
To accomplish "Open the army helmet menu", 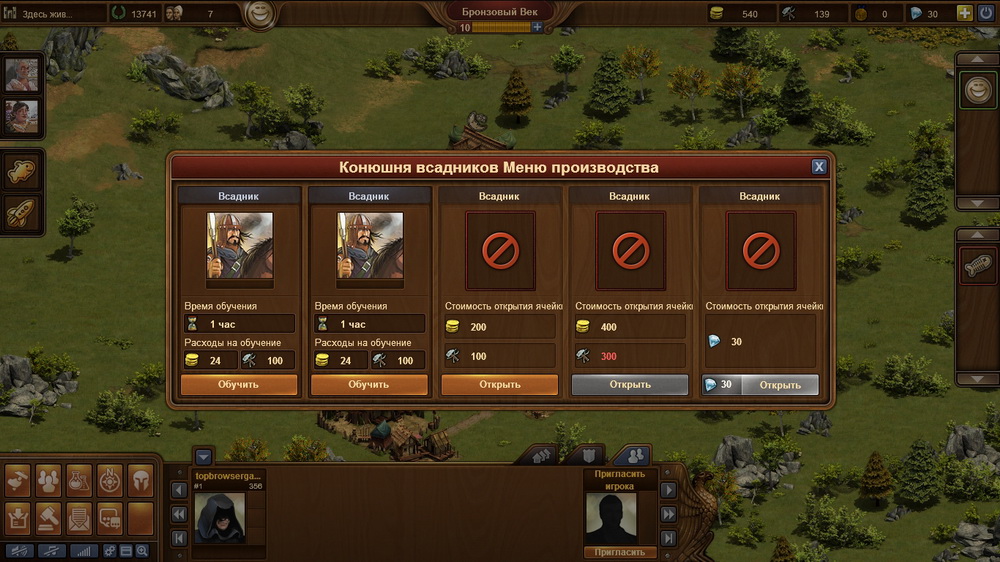I will coord(140,481).
